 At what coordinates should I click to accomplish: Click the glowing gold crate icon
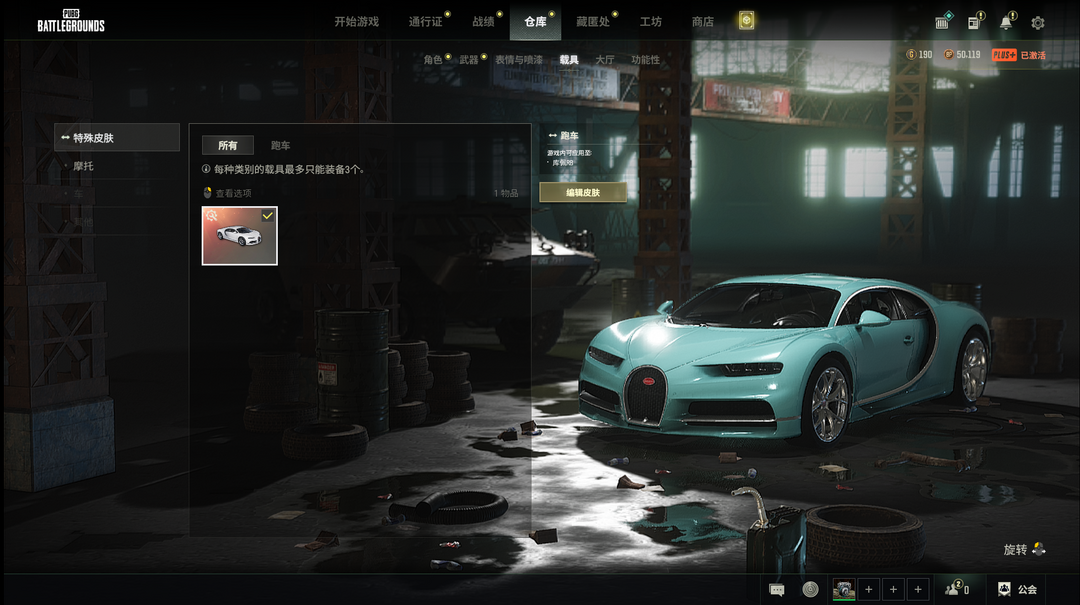point(747,21)
